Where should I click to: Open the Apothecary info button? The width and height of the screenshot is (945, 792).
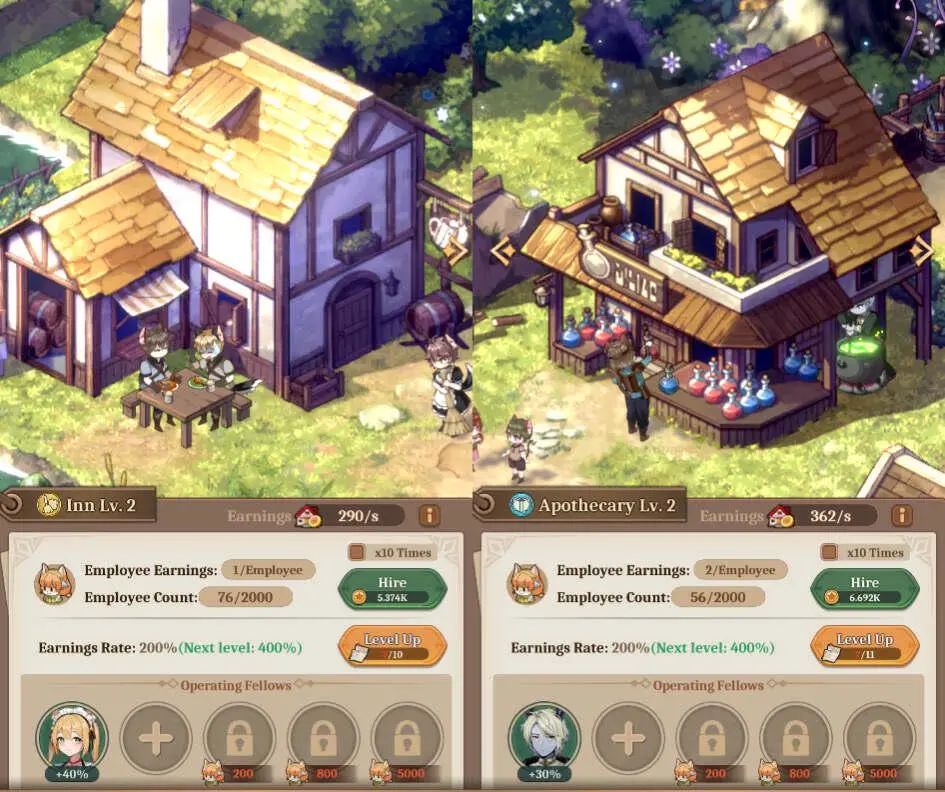[x=901, y=516]
